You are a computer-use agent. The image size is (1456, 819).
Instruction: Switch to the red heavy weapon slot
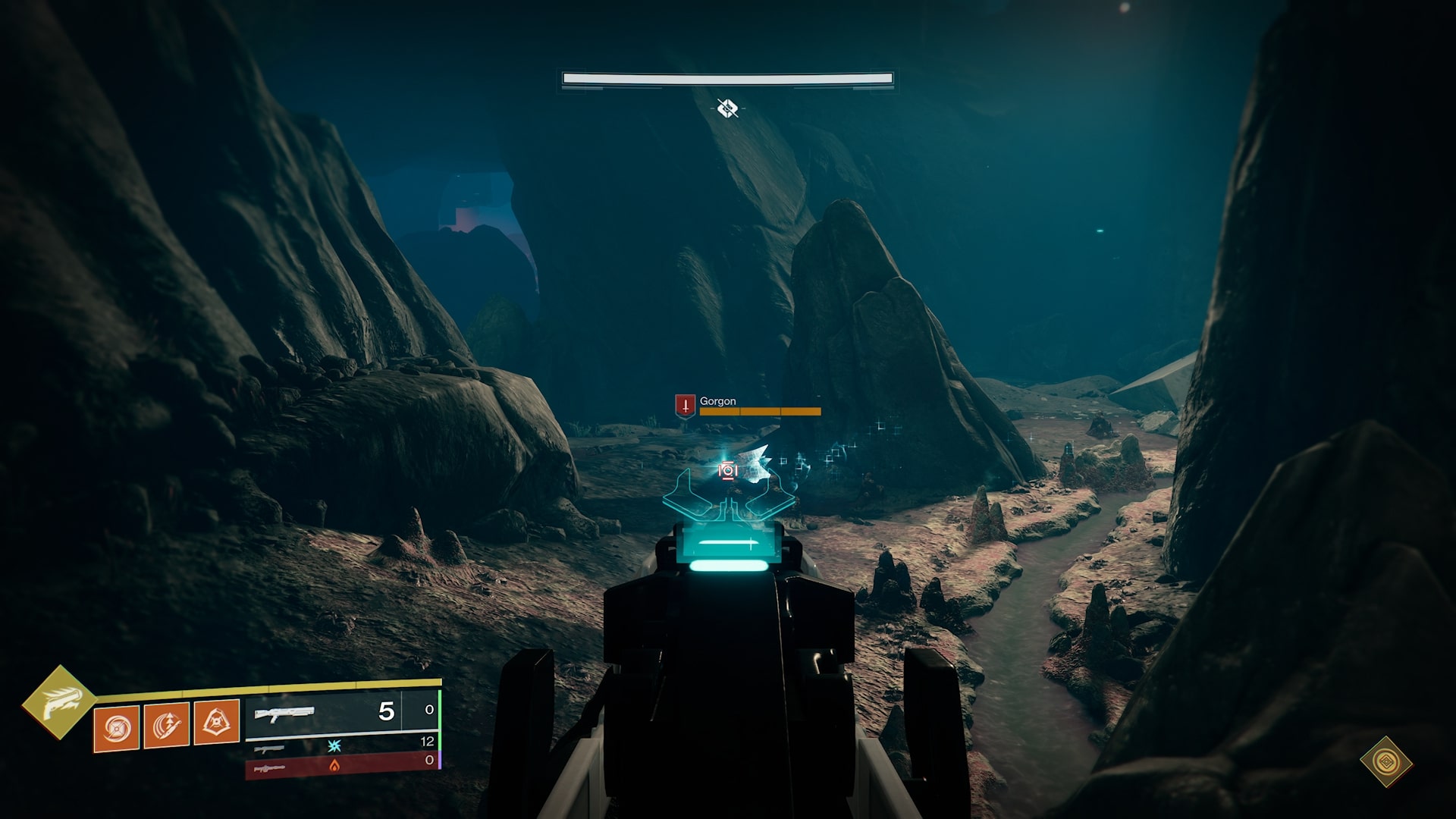tap(341, 766)
